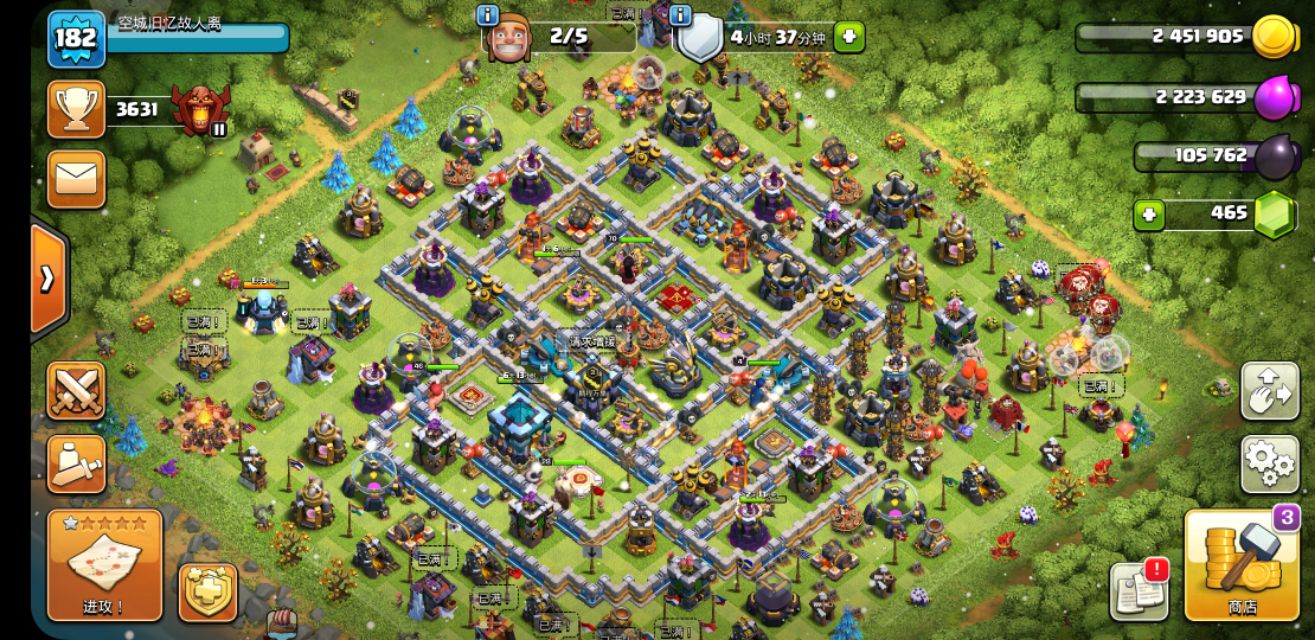Image resolution: width=1315 pixels, height=640 pixels.
Task: Expand the orange side arrow panel
Action: pyautogui.click(x=48, y=278)
